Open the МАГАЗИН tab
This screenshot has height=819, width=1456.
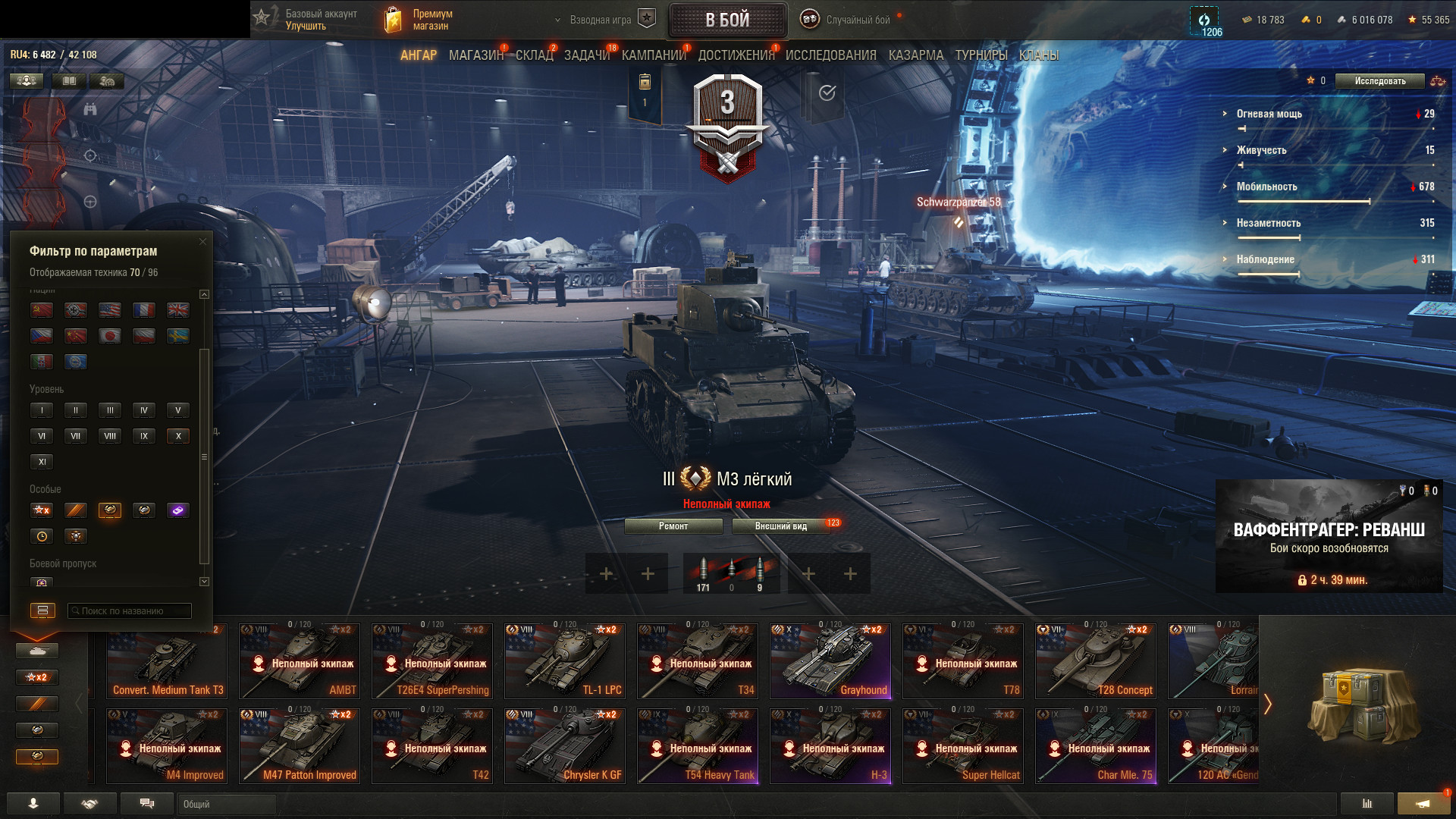(475, 55)
